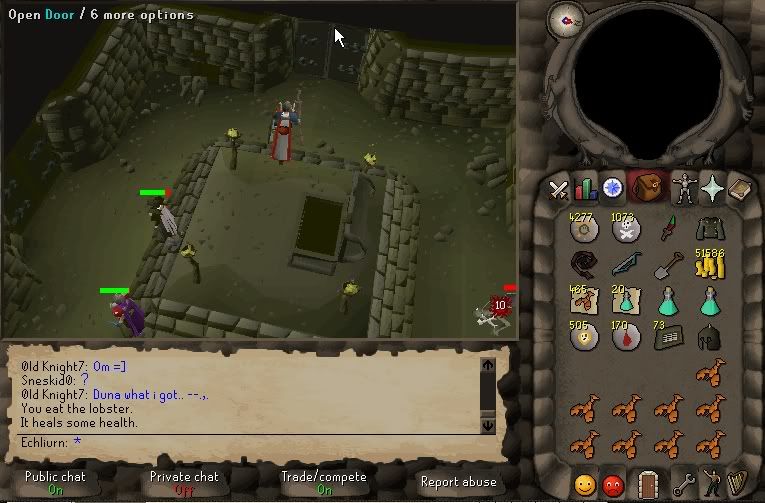Open the prayer tab with star icon
Screen dimensions: 765x503
click(711, 188)
